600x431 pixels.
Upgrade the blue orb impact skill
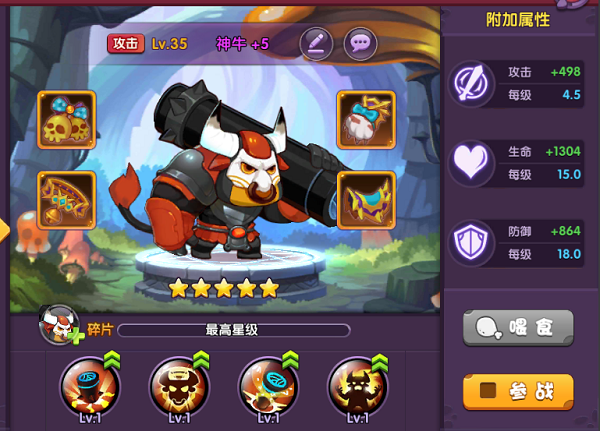tap(267, 385)
